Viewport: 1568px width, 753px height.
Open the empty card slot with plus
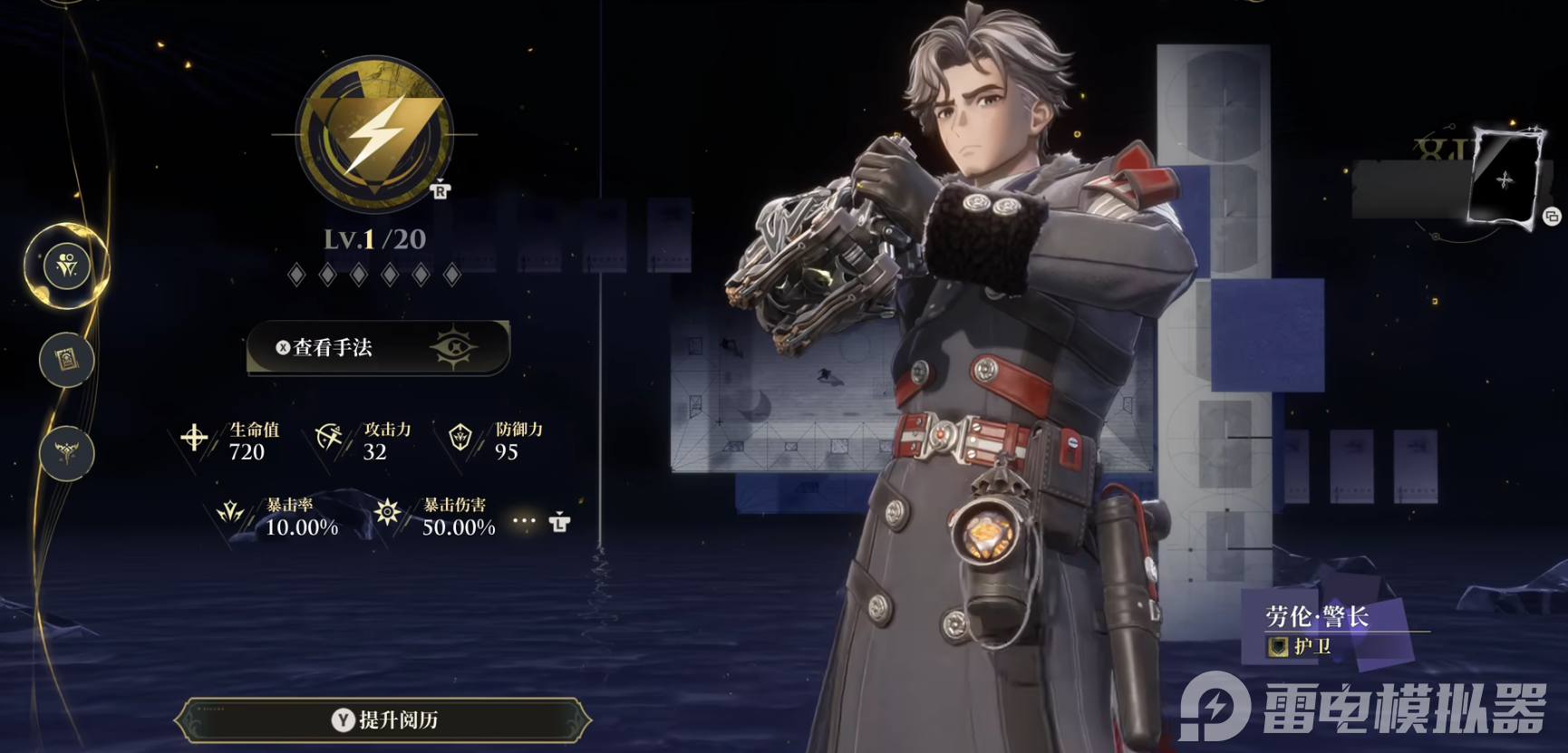tap(1505, 179)
